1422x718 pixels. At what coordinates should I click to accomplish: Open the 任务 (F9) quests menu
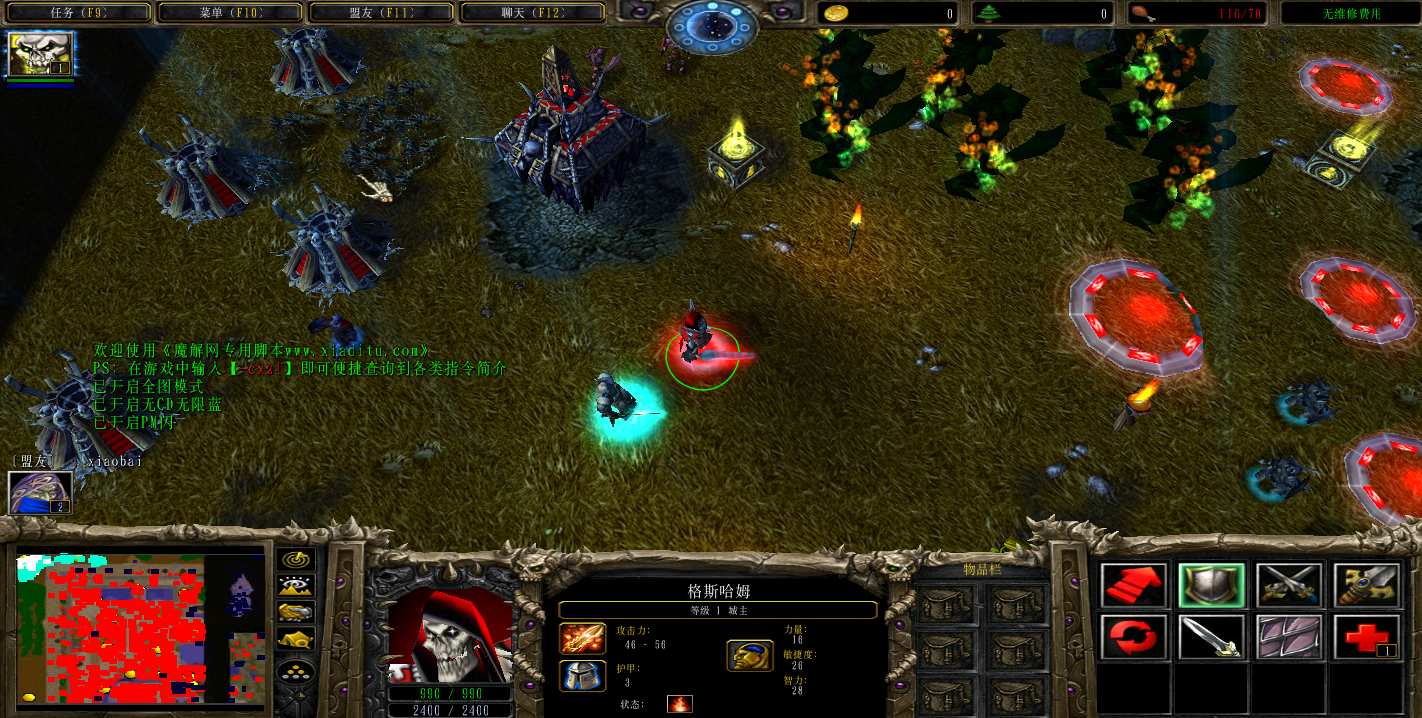click(78, 13)
